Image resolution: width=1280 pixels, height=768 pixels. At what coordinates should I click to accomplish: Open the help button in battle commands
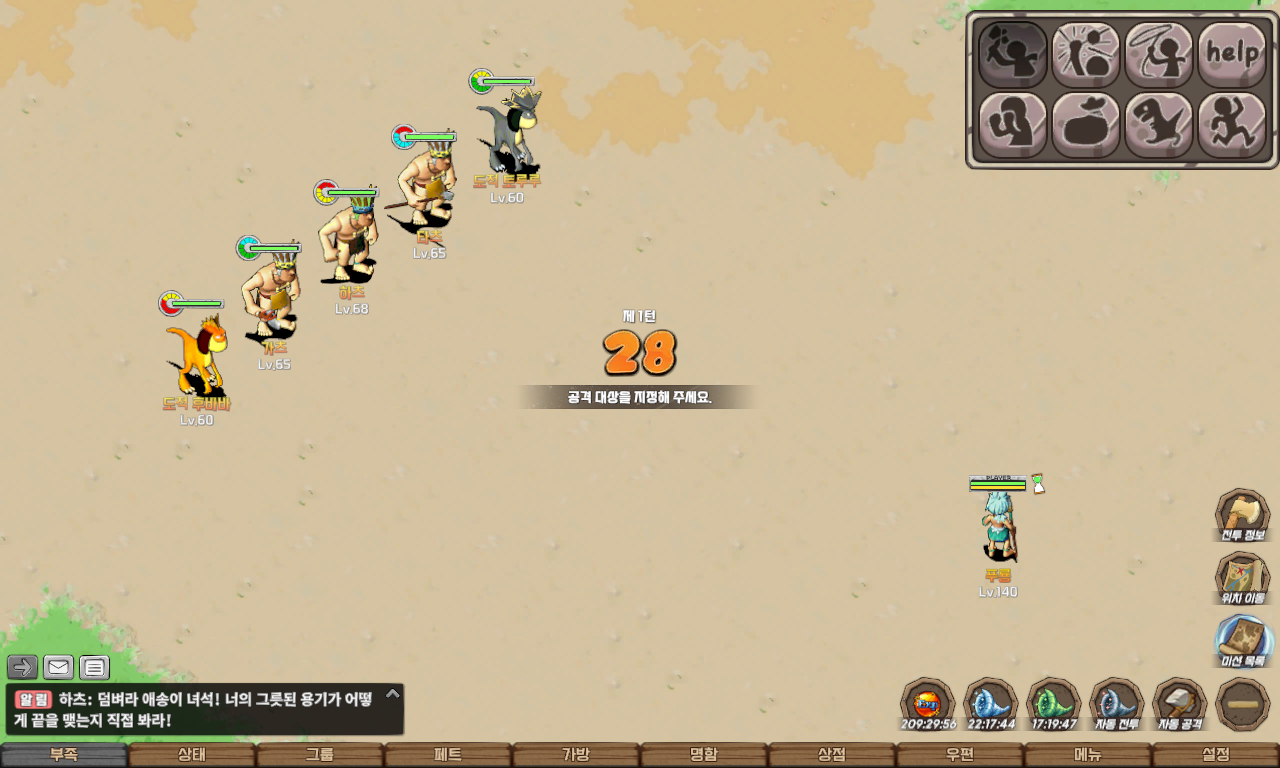[x=1231, y=54]
